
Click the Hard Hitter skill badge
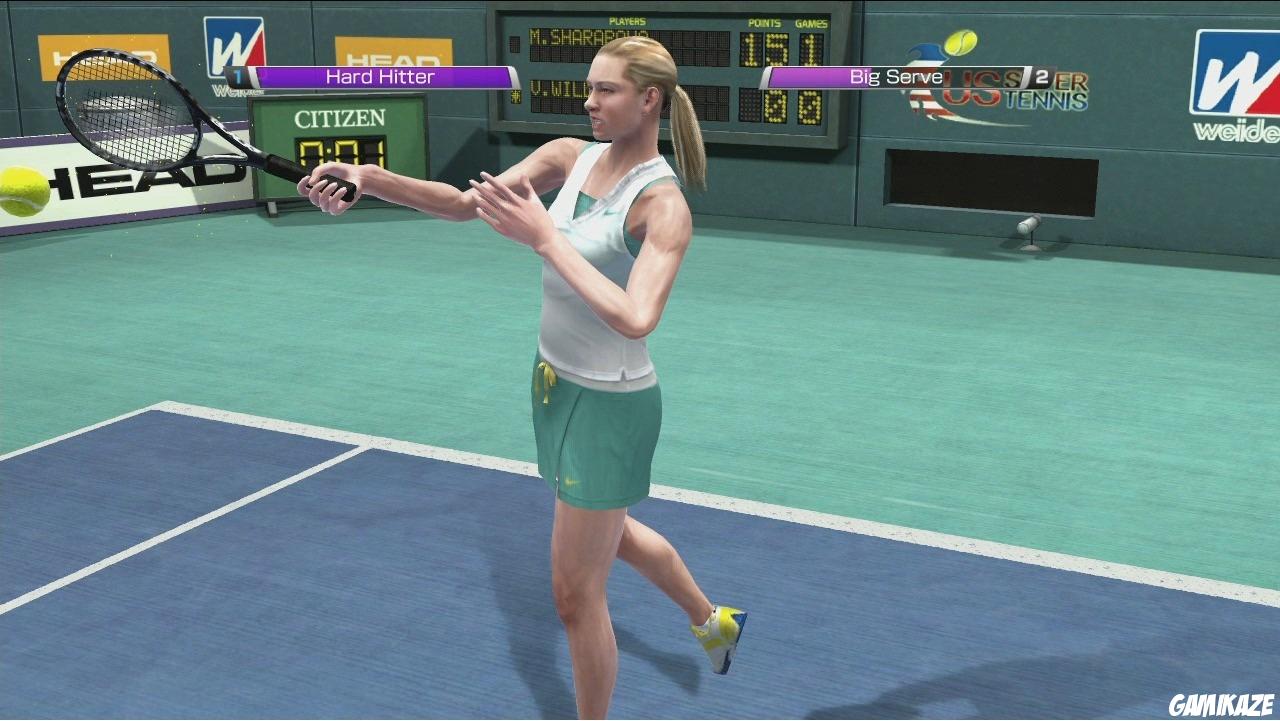pos(380,75)
